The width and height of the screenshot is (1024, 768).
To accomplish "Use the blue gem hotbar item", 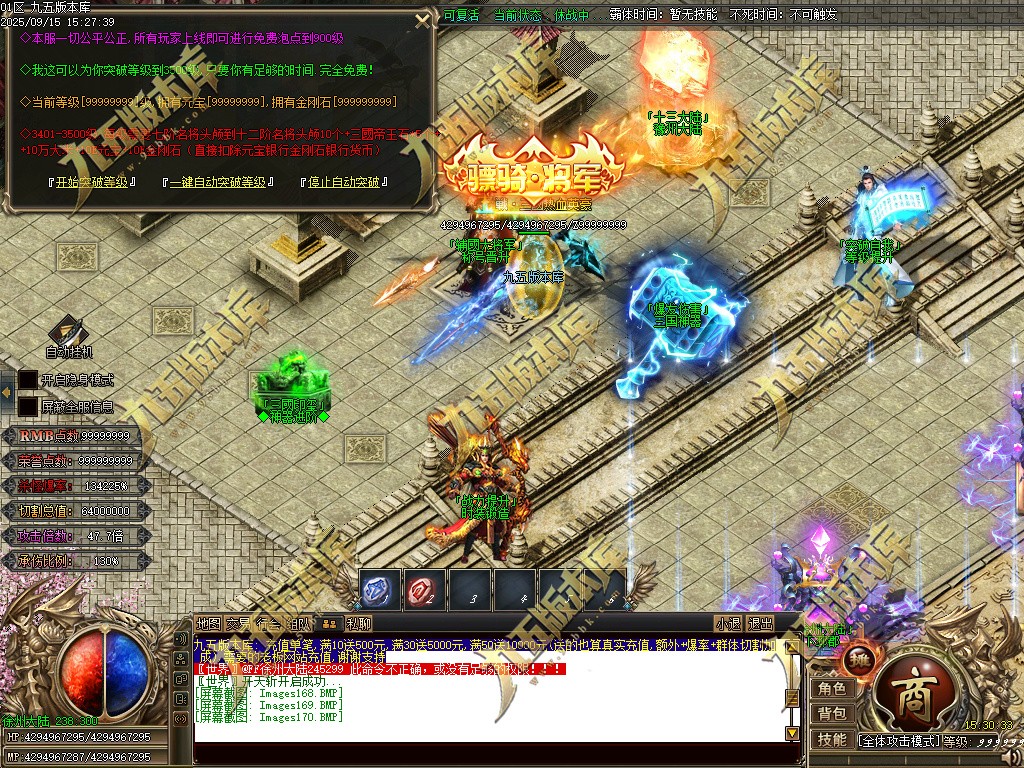I will [380, 590].
